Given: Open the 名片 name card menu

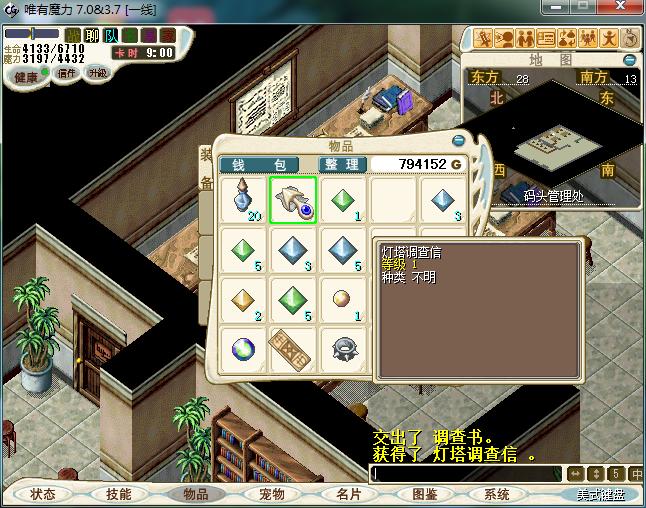Looking at the screenshot, I should [x=347, y=494].
